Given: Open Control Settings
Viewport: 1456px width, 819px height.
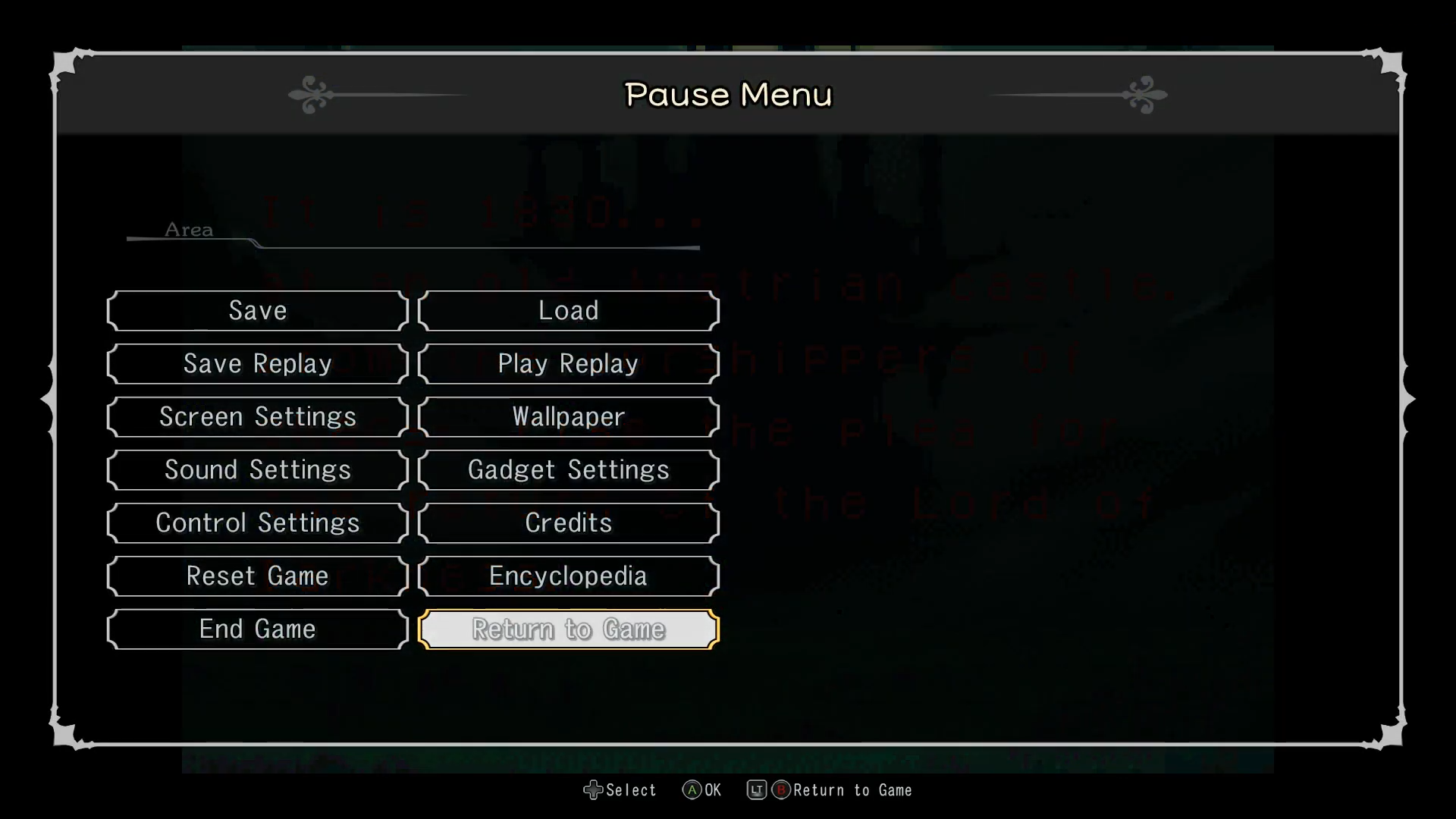Looking at the screenshot, I should point(258,523).
